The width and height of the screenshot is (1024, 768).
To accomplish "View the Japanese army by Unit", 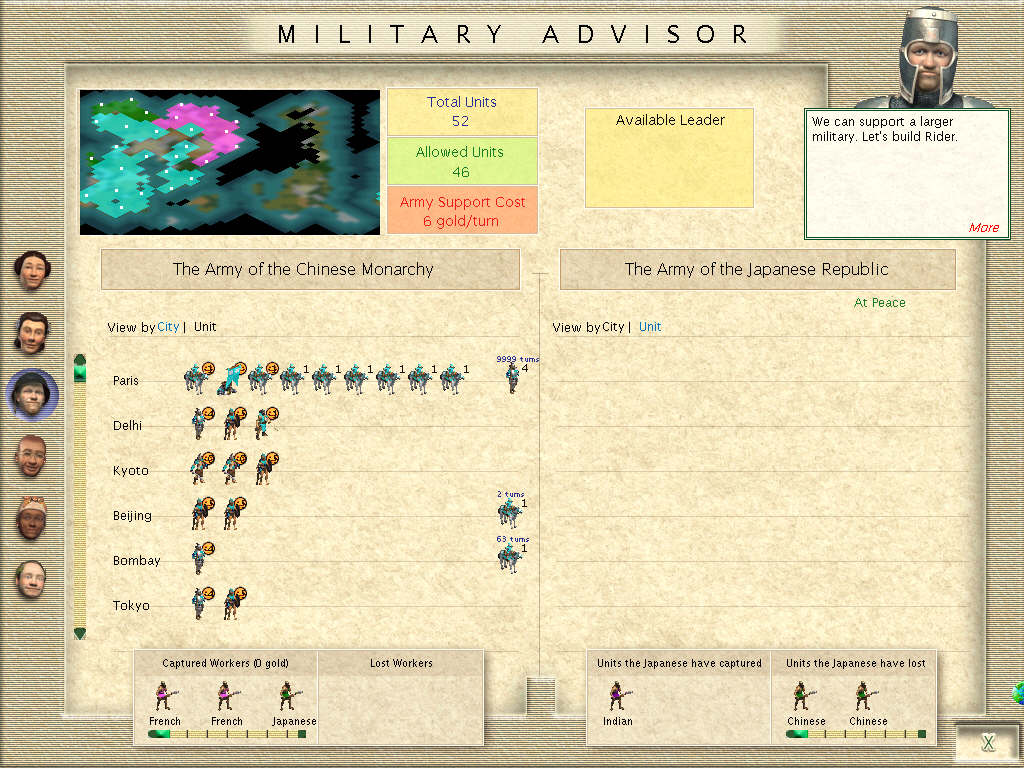I will (650, 327).
